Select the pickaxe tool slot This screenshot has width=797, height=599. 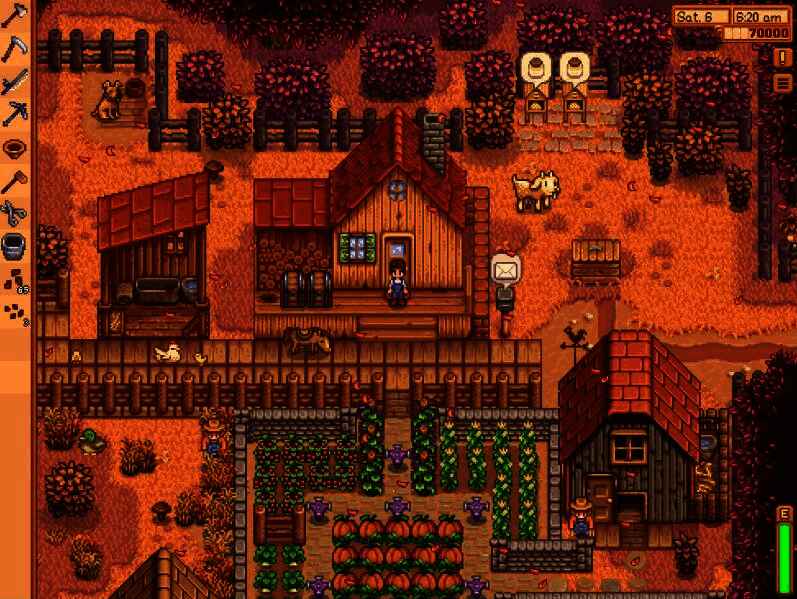point(16,113)
